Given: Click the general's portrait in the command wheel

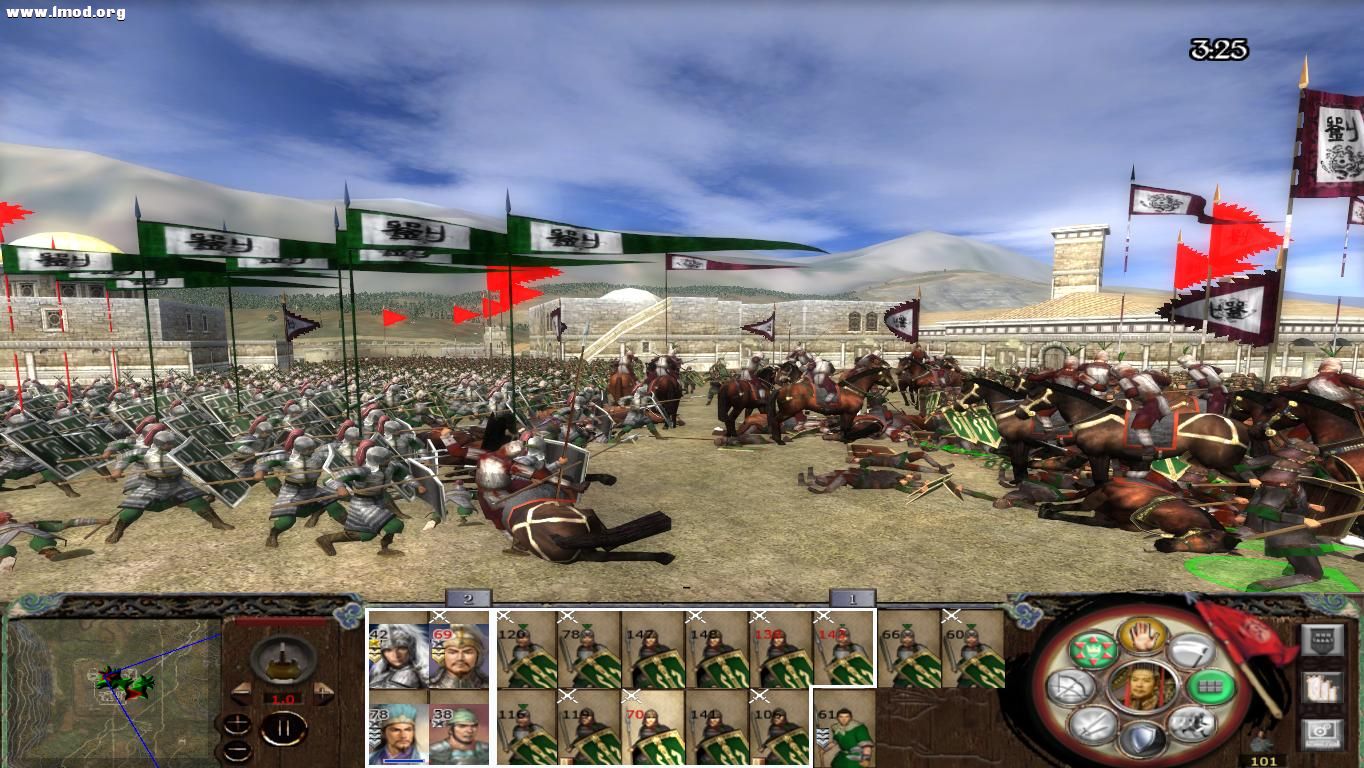Looking at the screenshot, I should 1143,688.
